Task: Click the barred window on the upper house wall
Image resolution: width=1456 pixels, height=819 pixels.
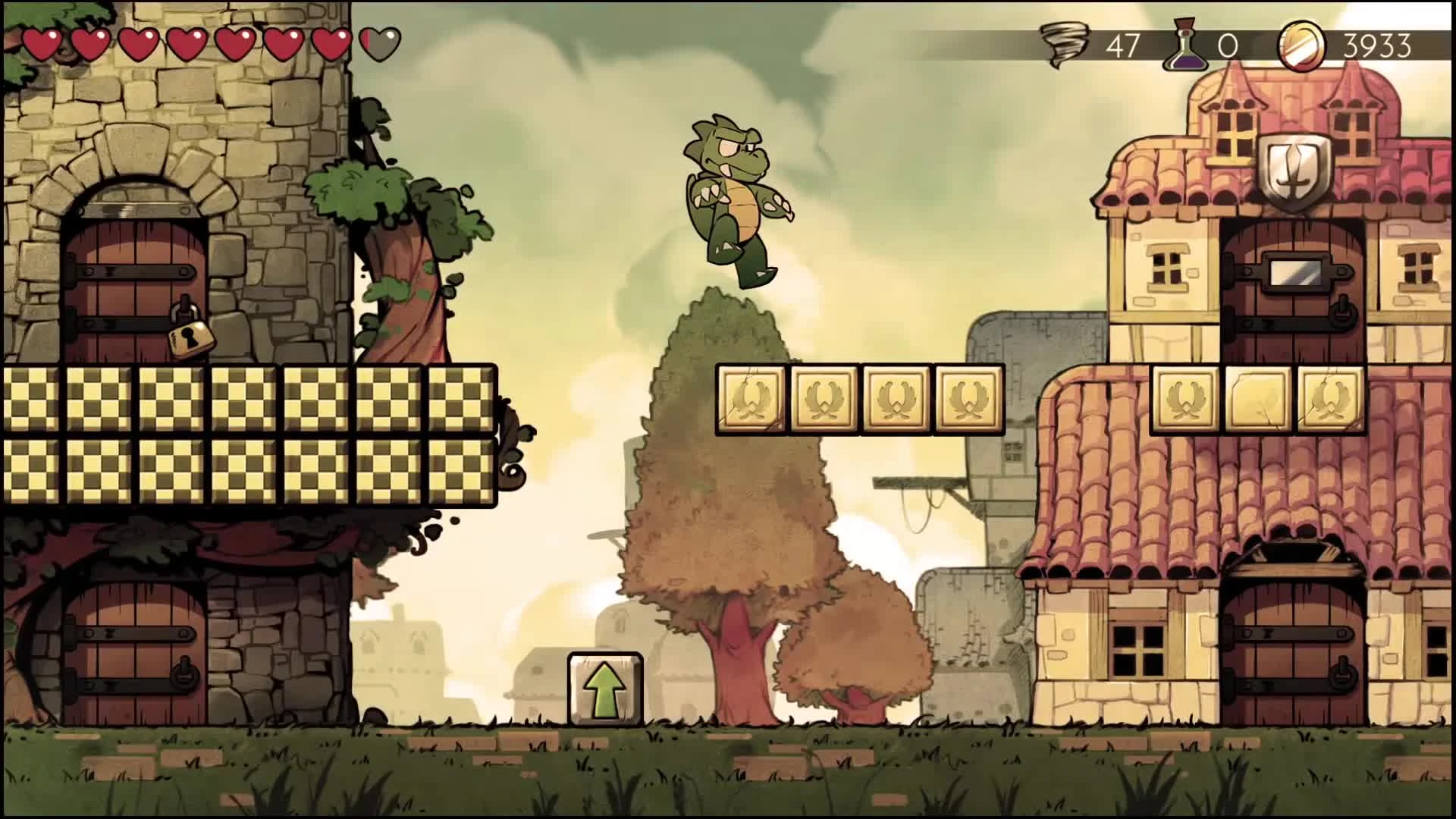Action: click(1168, 266)
